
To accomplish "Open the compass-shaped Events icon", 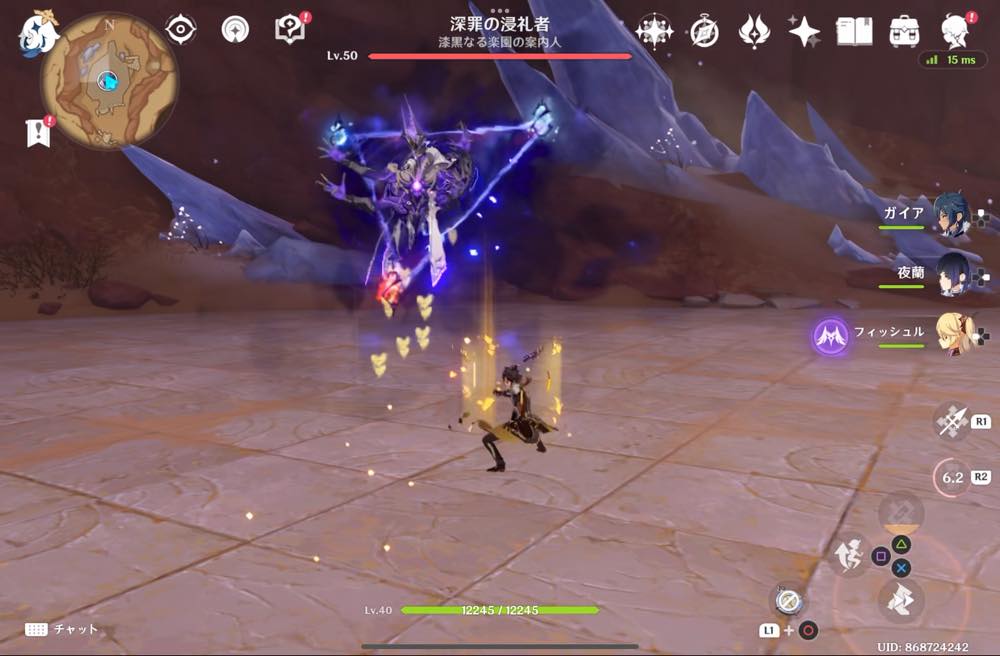I will 704,32.
